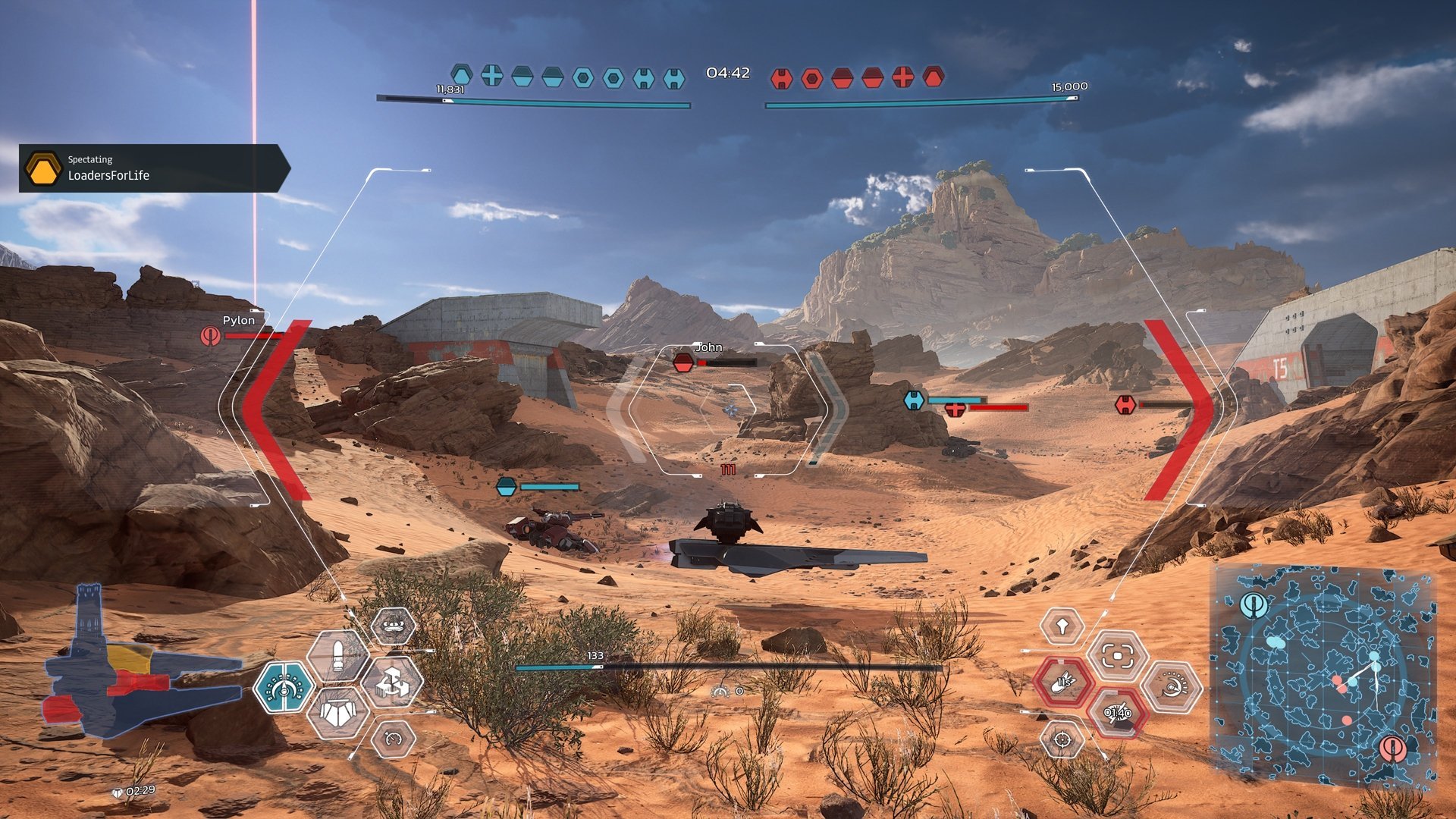Click the ability showing 01:40 cooldown
The width and height of the screenshot is (1456, 819).
pyautogui.click(x=1117, y=713)
